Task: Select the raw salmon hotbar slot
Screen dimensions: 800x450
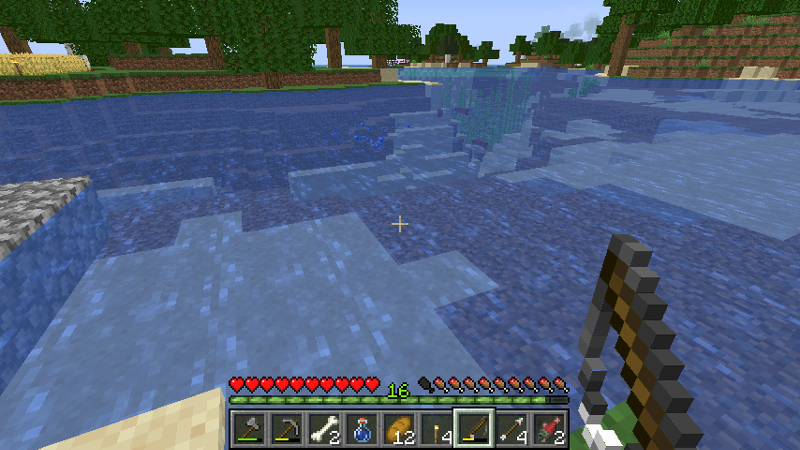Action: tap(548, 429)
